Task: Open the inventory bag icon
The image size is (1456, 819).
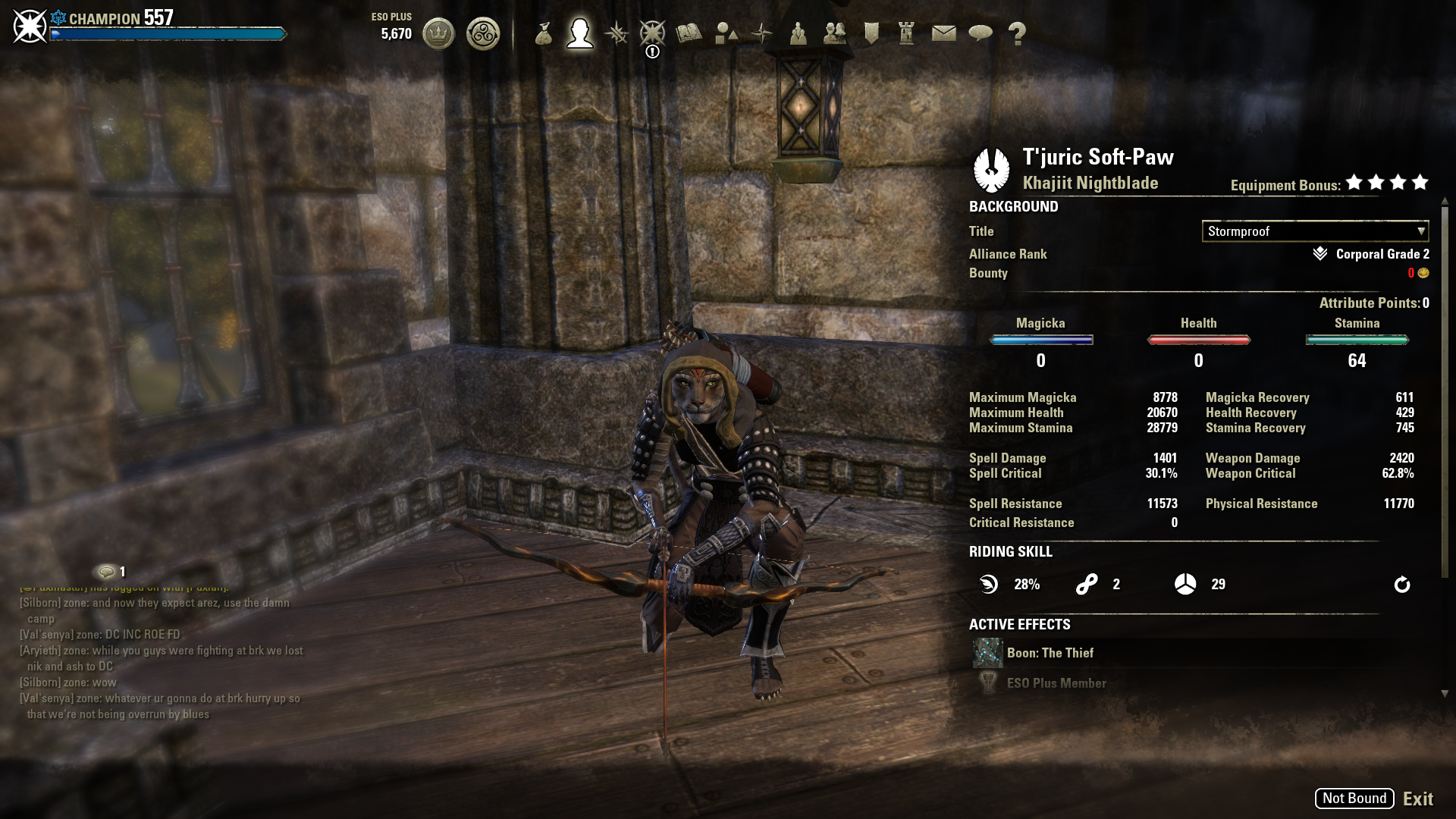Action: pos(543,33)
